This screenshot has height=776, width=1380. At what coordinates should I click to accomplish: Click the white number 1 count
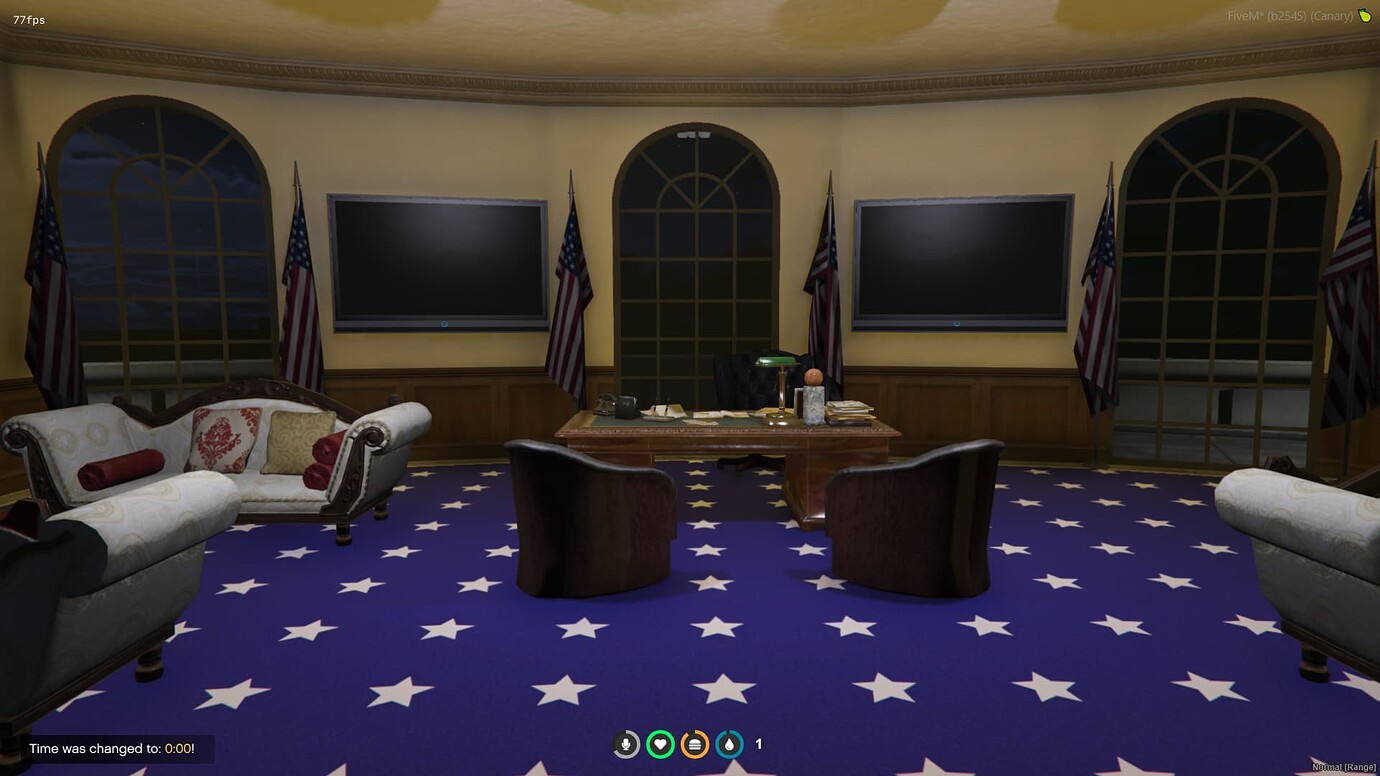click(x=757, y=744)
